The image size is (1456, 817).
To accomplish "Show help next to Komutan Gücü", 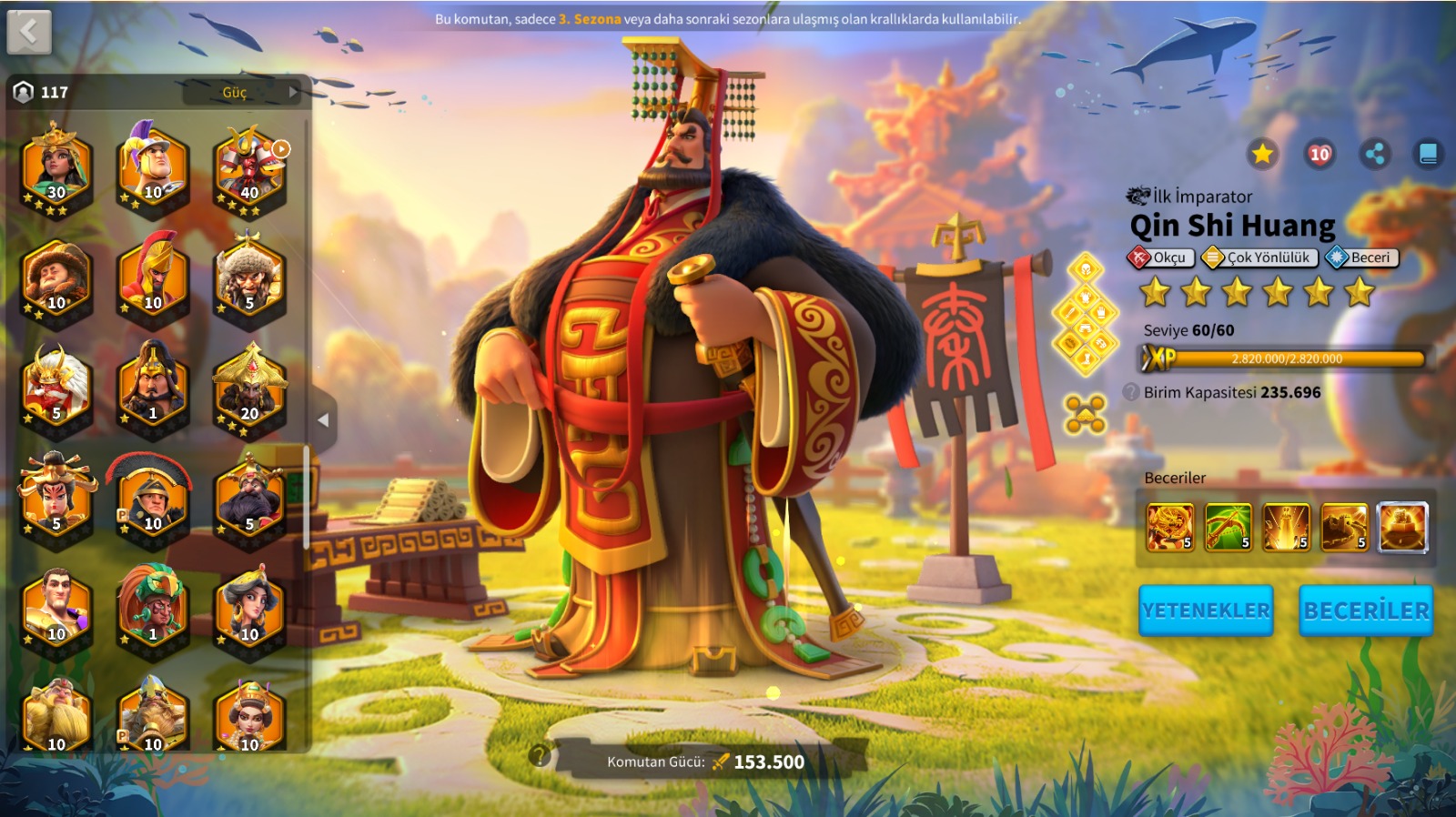I will (x=541, y=755).
